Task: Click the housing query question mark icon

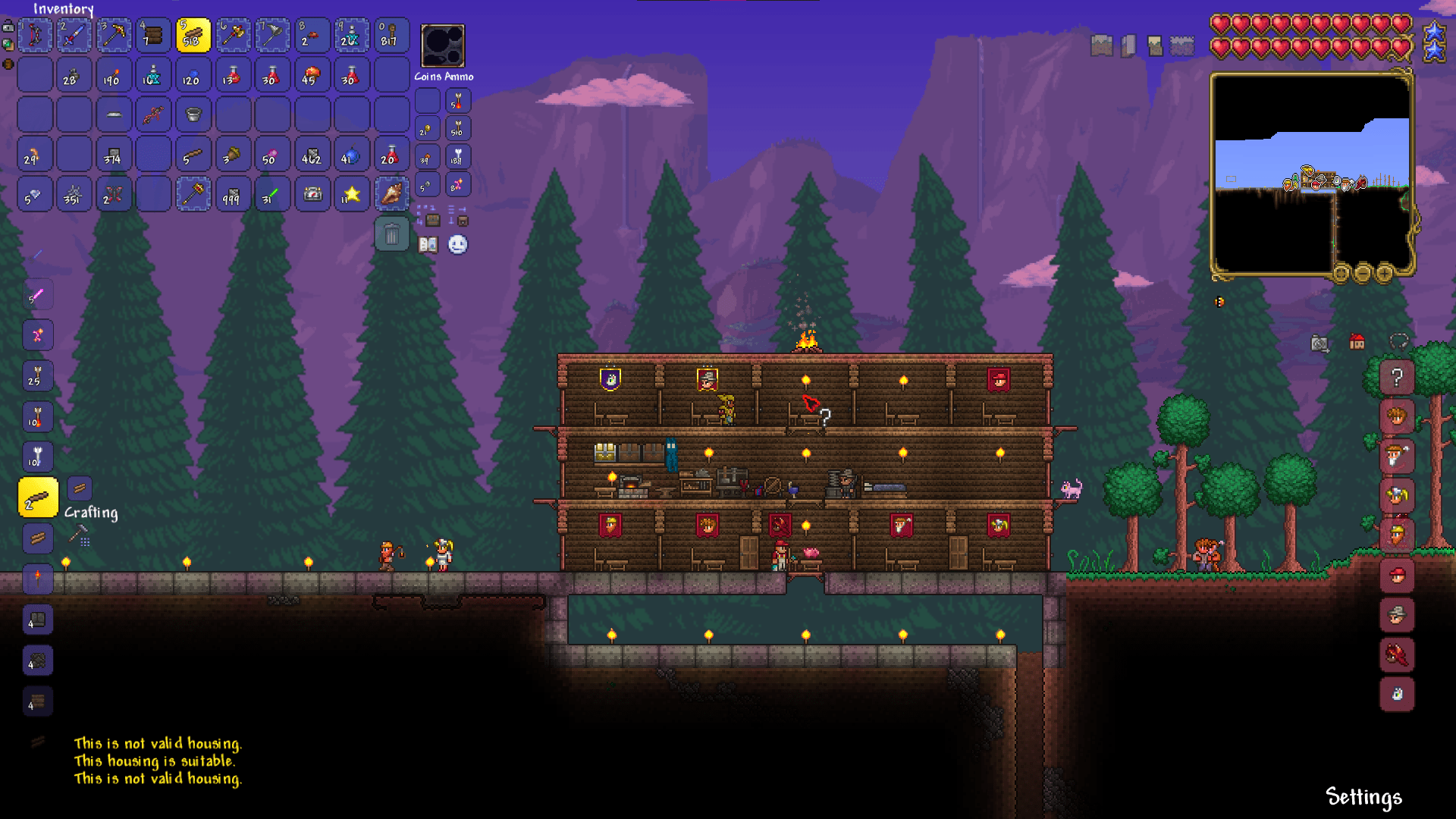Action: 1398,378
